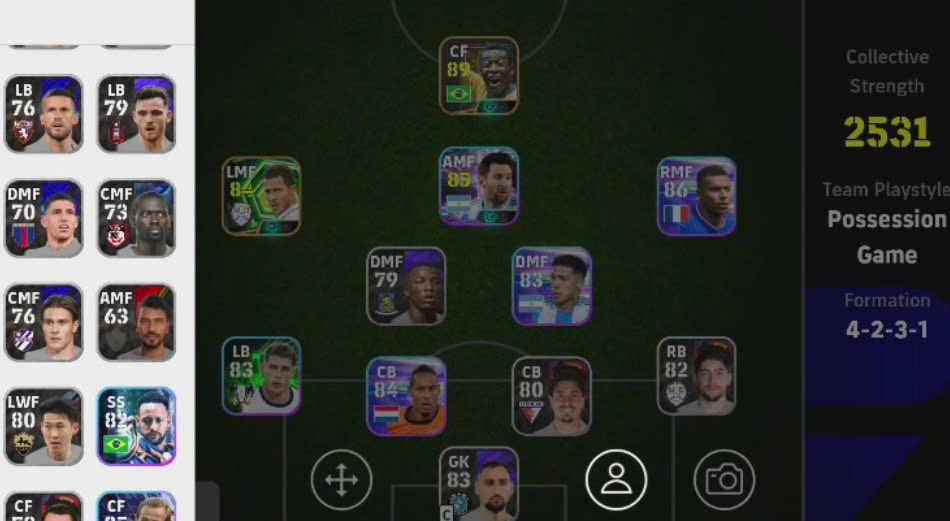Choose the RB 82 player card
Screen dimensions: 950x521
(x=697, y=376)
